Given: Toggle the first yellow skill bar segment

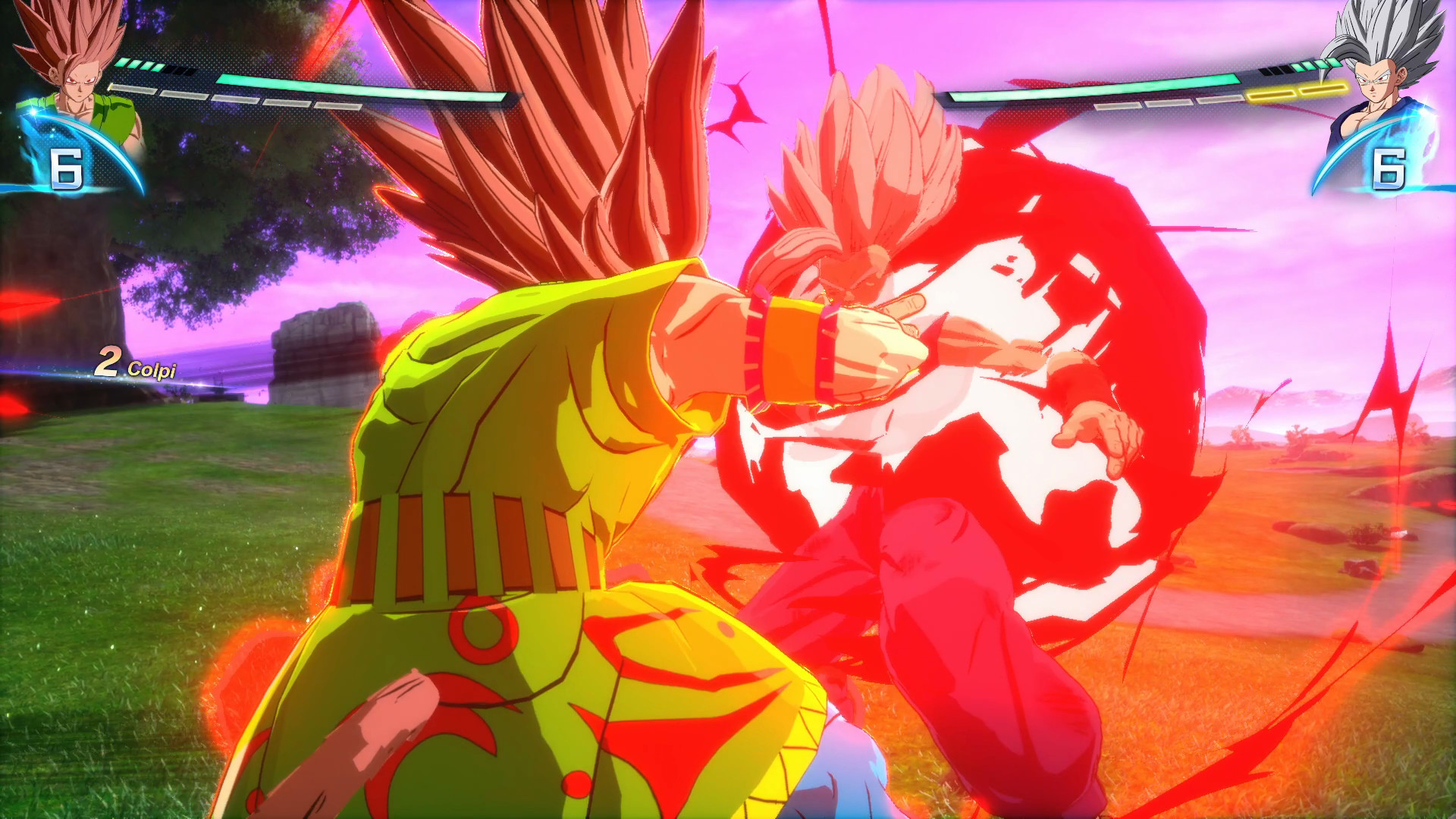Looking at the screenshot, I should coord(1271,93).
